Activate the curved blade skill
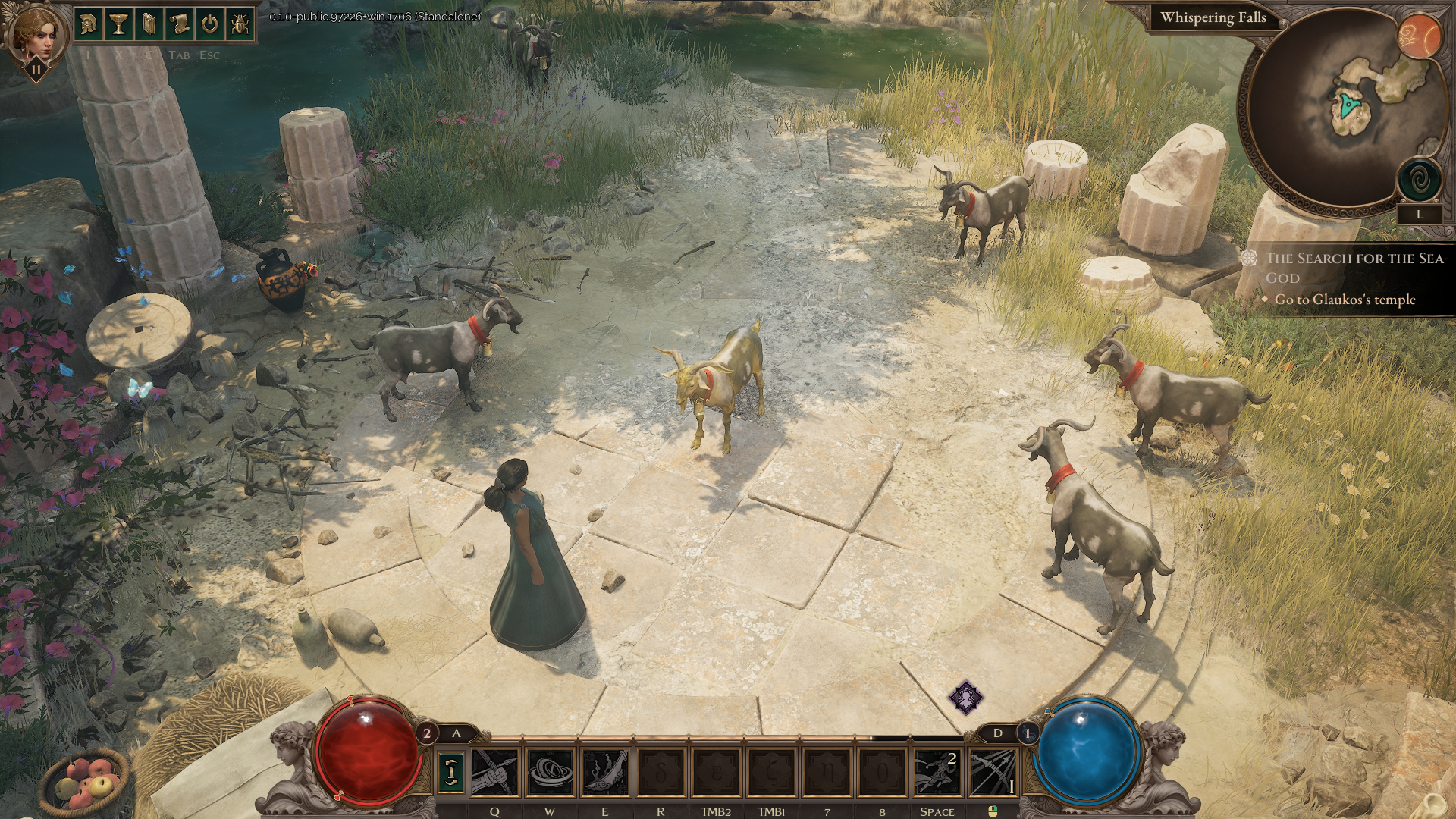This screenshot has height=819, width=1456. (605, 772)
